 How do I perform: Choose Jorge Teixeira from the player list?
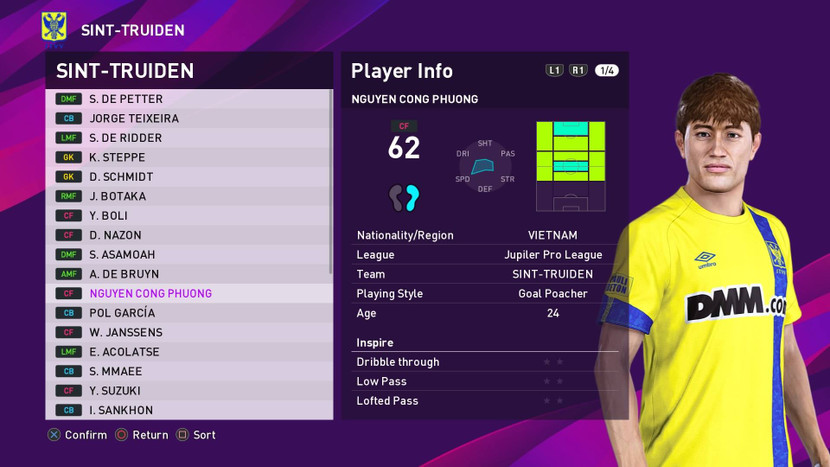tap(190, 118)
